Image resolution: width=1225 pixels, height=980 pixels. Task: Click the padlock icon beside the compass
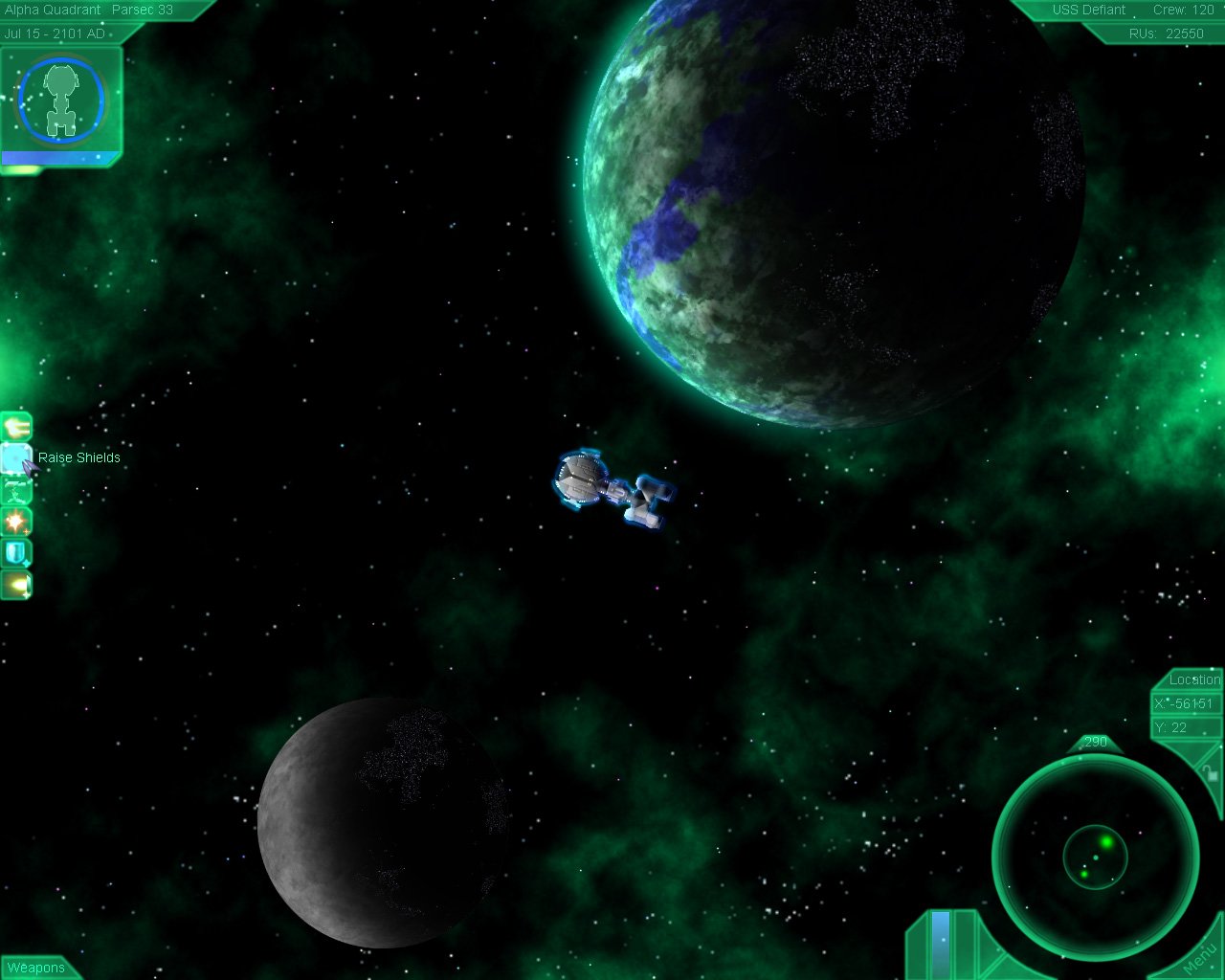click(1212, 773)
